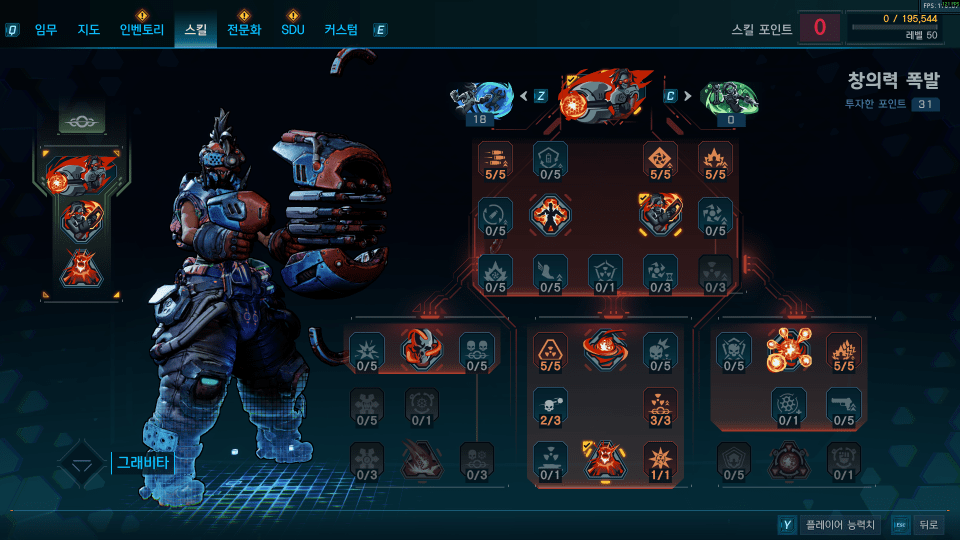Open the SDU tab
960x540 pixels.
(292, 30)
